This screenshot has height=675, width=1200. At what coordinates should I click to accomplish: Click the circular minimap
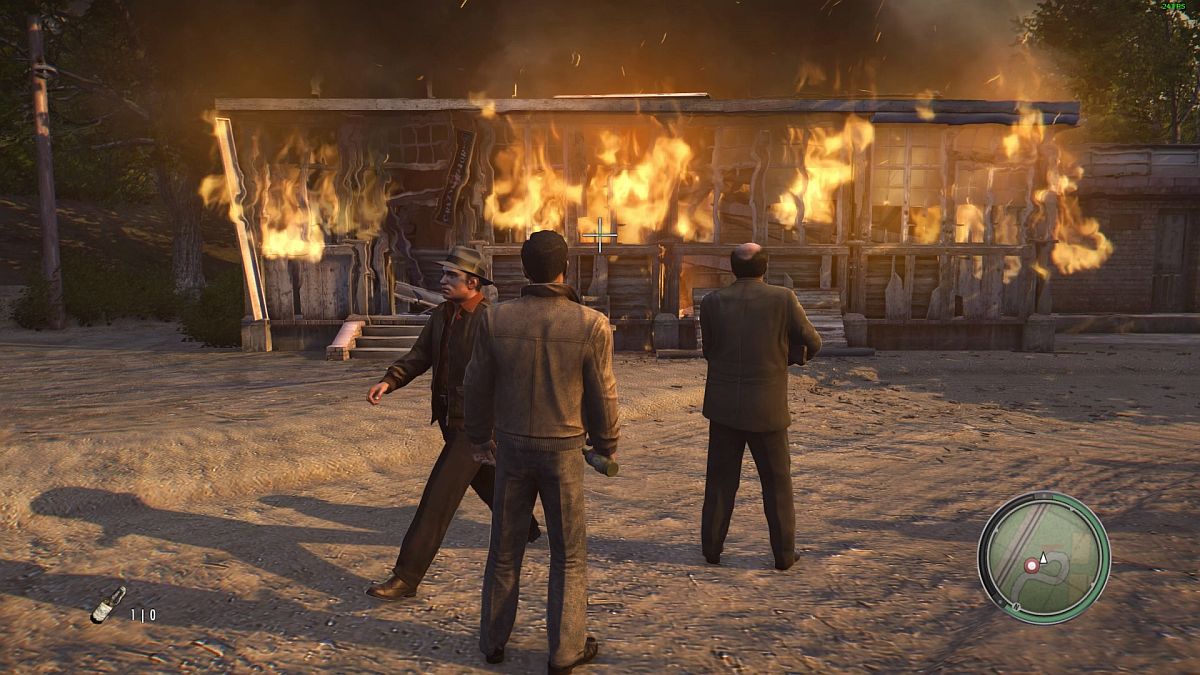[x=1043, y=557]
